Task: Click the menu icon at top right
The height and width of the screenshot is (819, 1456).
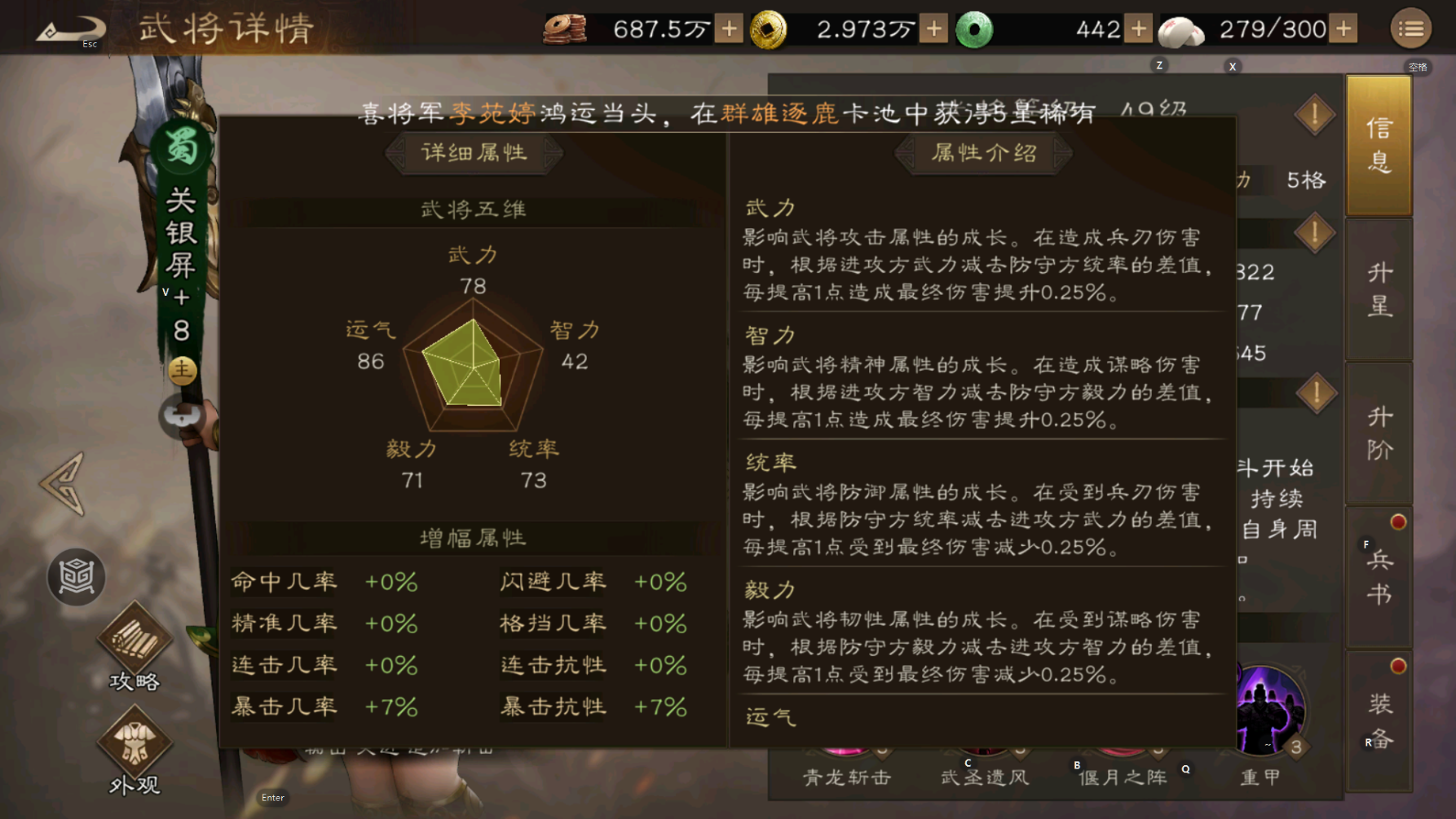Action: 1411,27
